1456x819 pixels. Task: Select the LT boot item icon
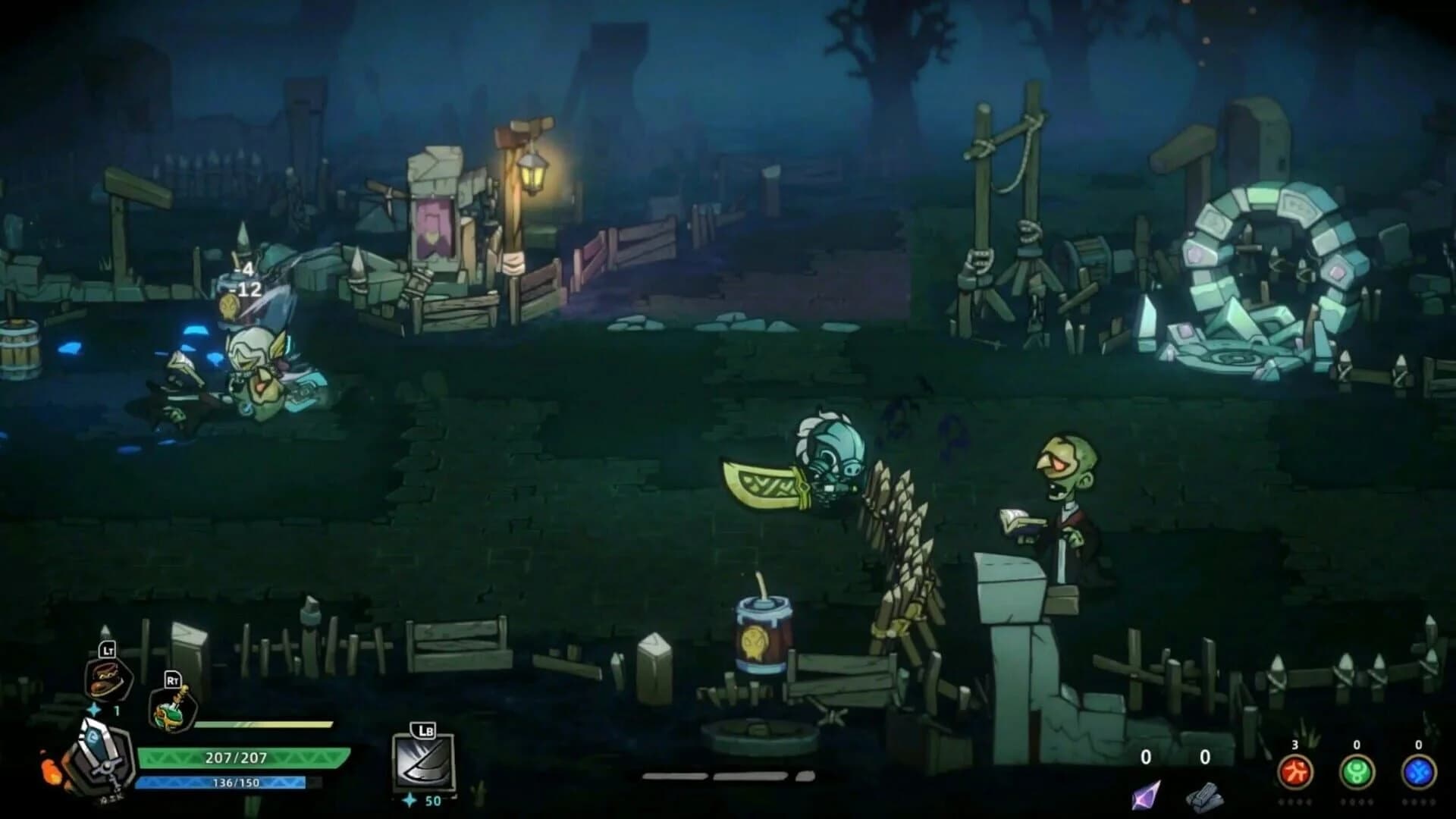pos(106,679)
